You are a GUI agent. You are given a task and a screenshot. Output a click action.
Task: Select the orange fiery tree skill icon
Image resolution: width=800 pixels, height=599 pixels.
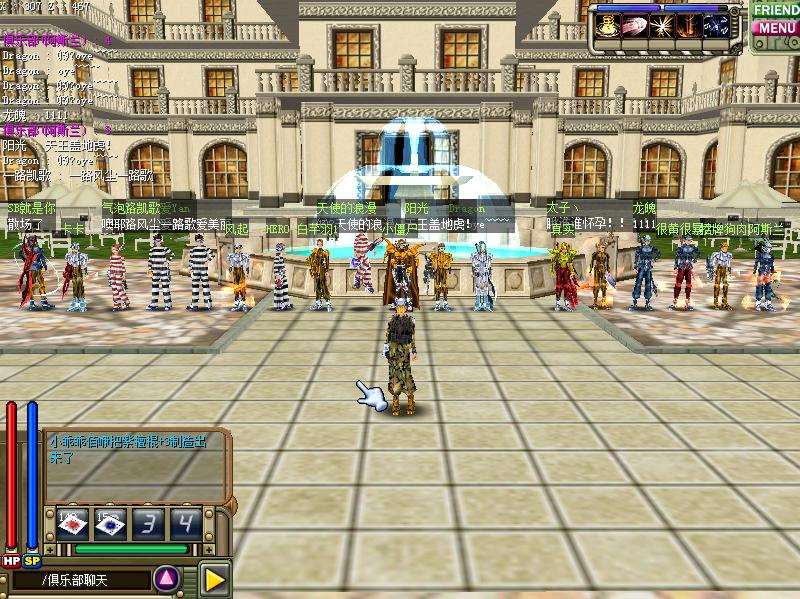689,26
